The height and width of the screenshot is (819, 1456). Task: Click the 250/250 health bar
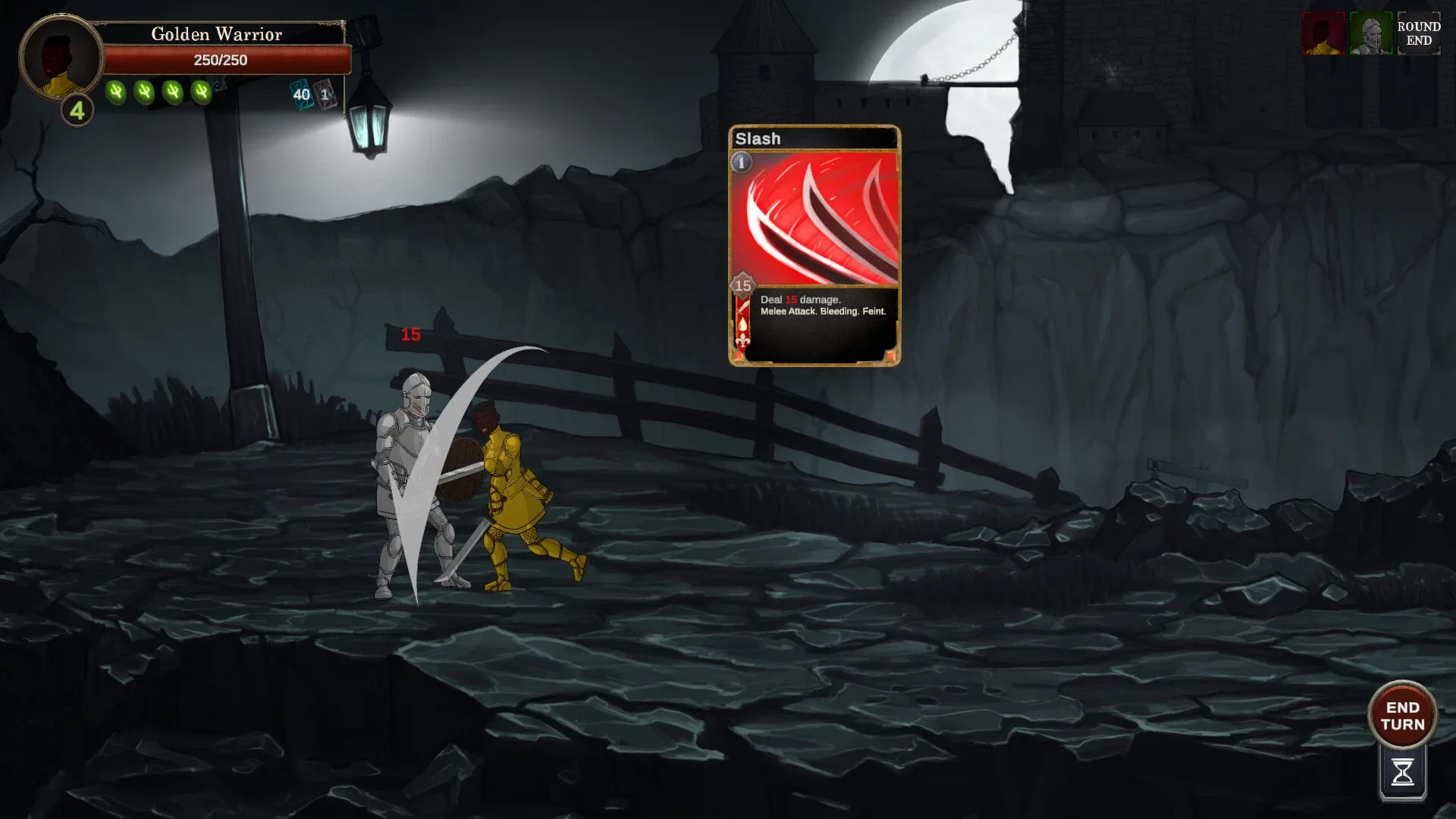point(227,60)
